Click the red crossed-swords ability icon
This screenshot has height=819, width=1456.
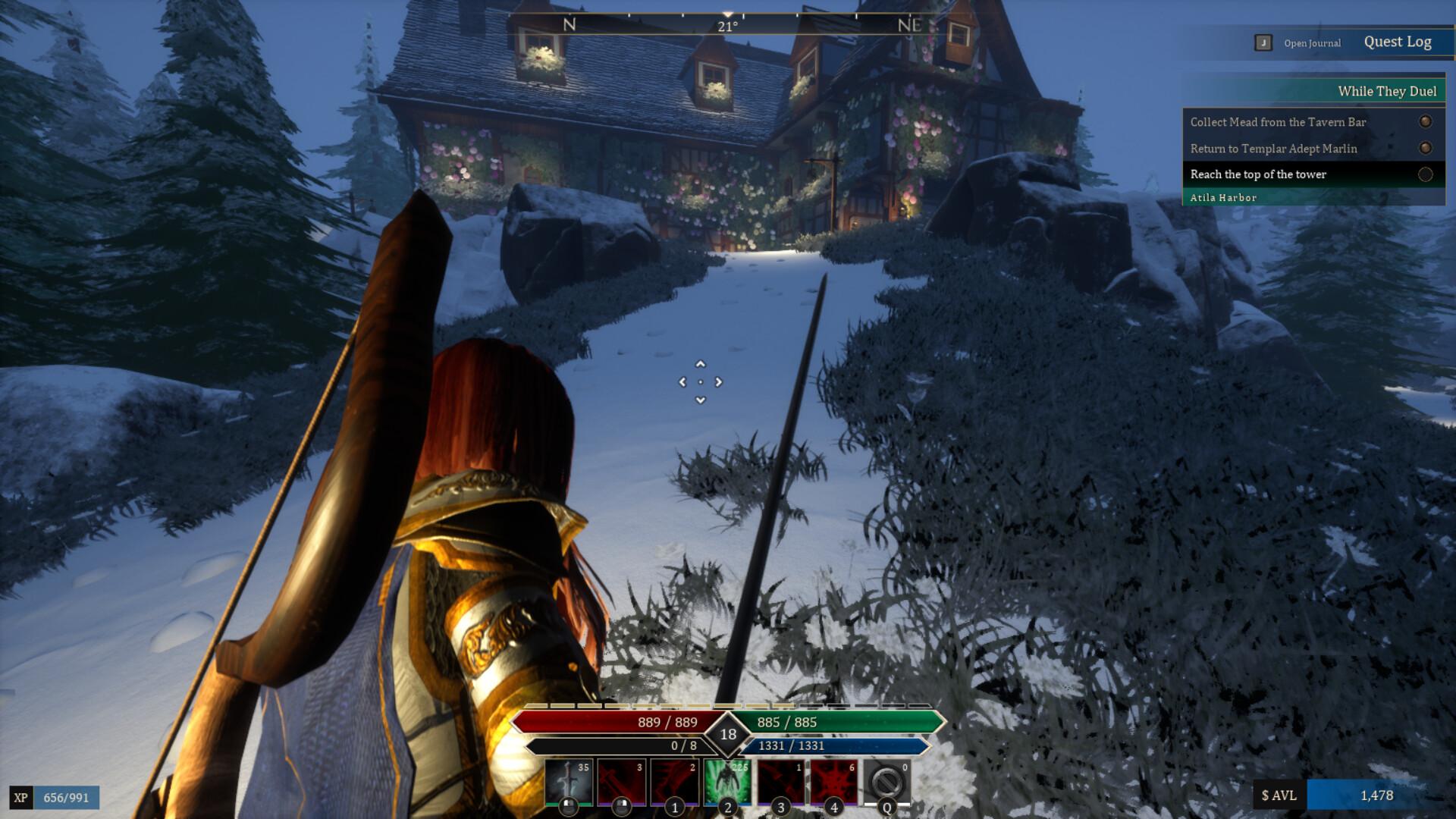coord(623,781)
